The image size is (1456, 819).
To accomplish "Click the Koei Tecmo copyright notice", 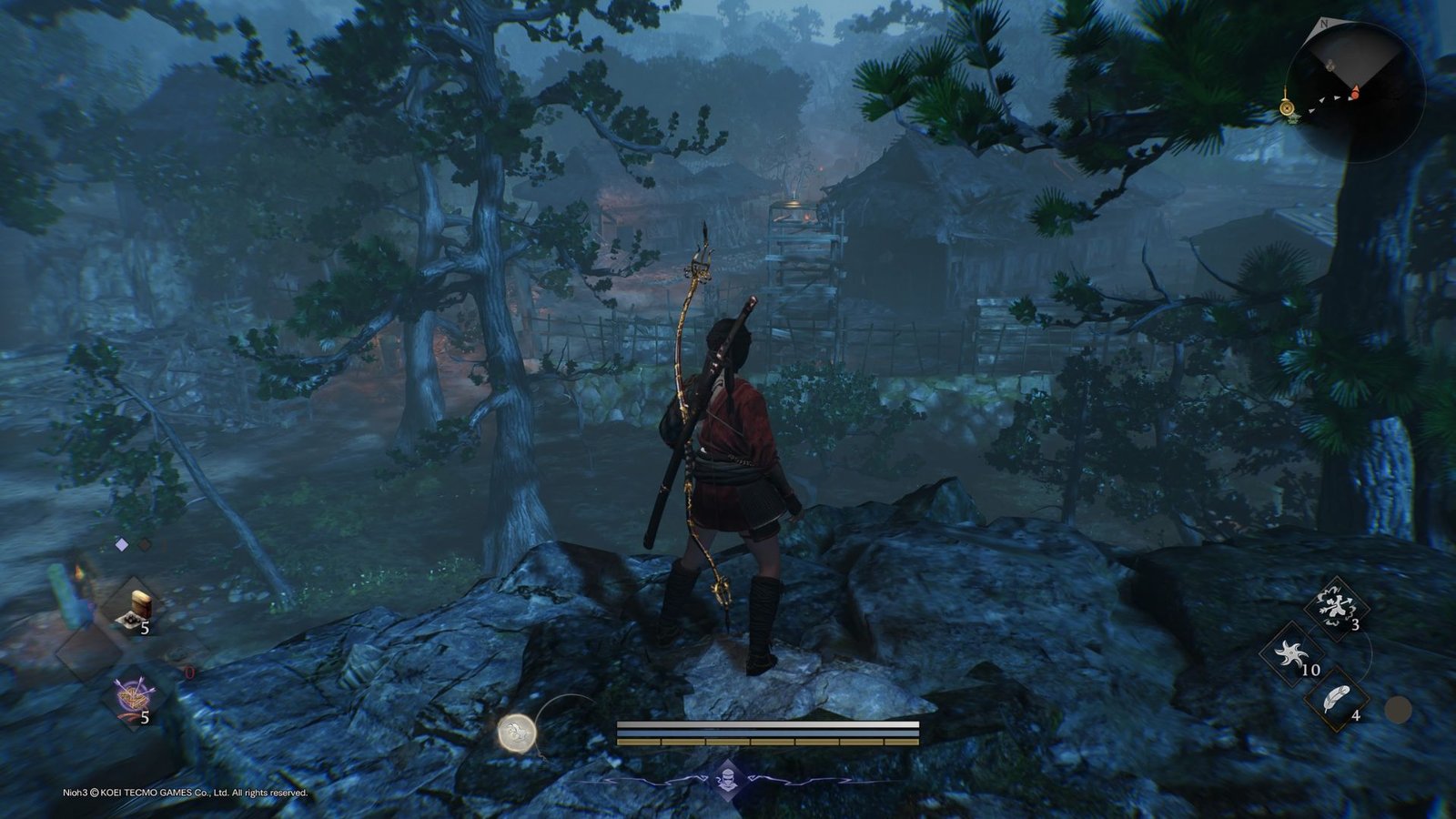I will [x=184, y=793].
